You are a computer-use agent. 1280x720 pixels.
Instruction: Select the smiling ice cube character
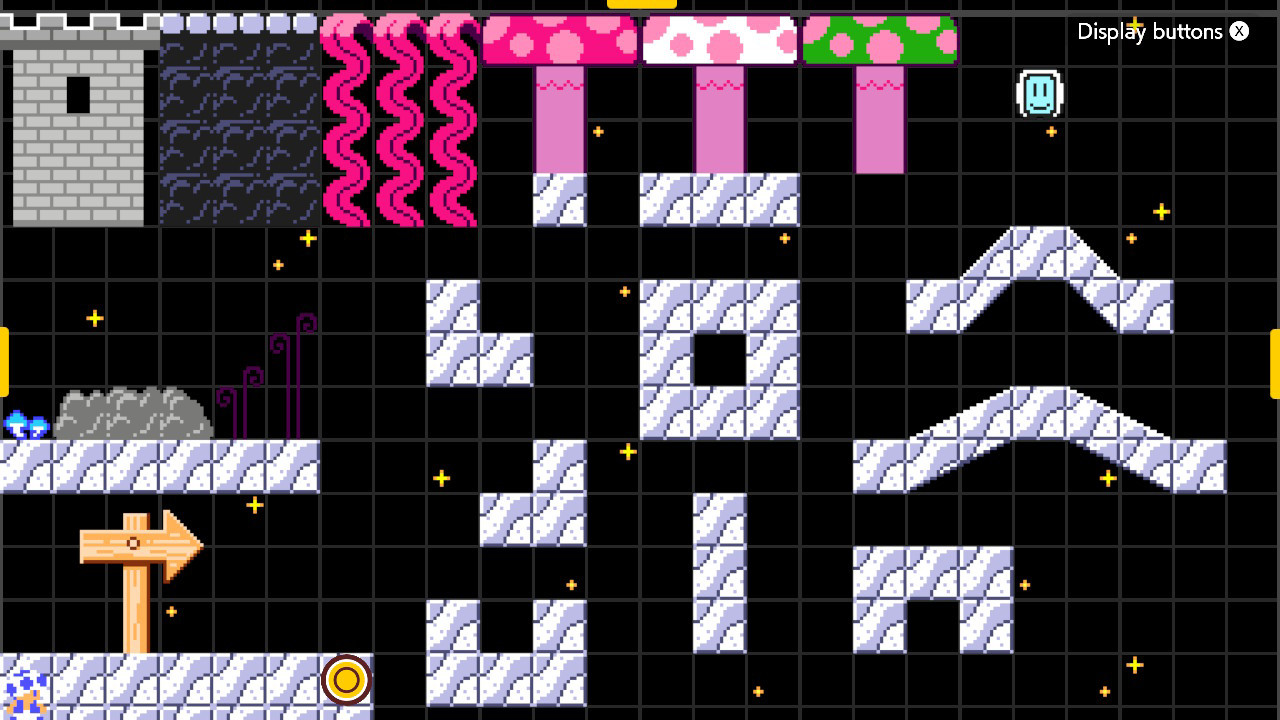[1038, 92]
